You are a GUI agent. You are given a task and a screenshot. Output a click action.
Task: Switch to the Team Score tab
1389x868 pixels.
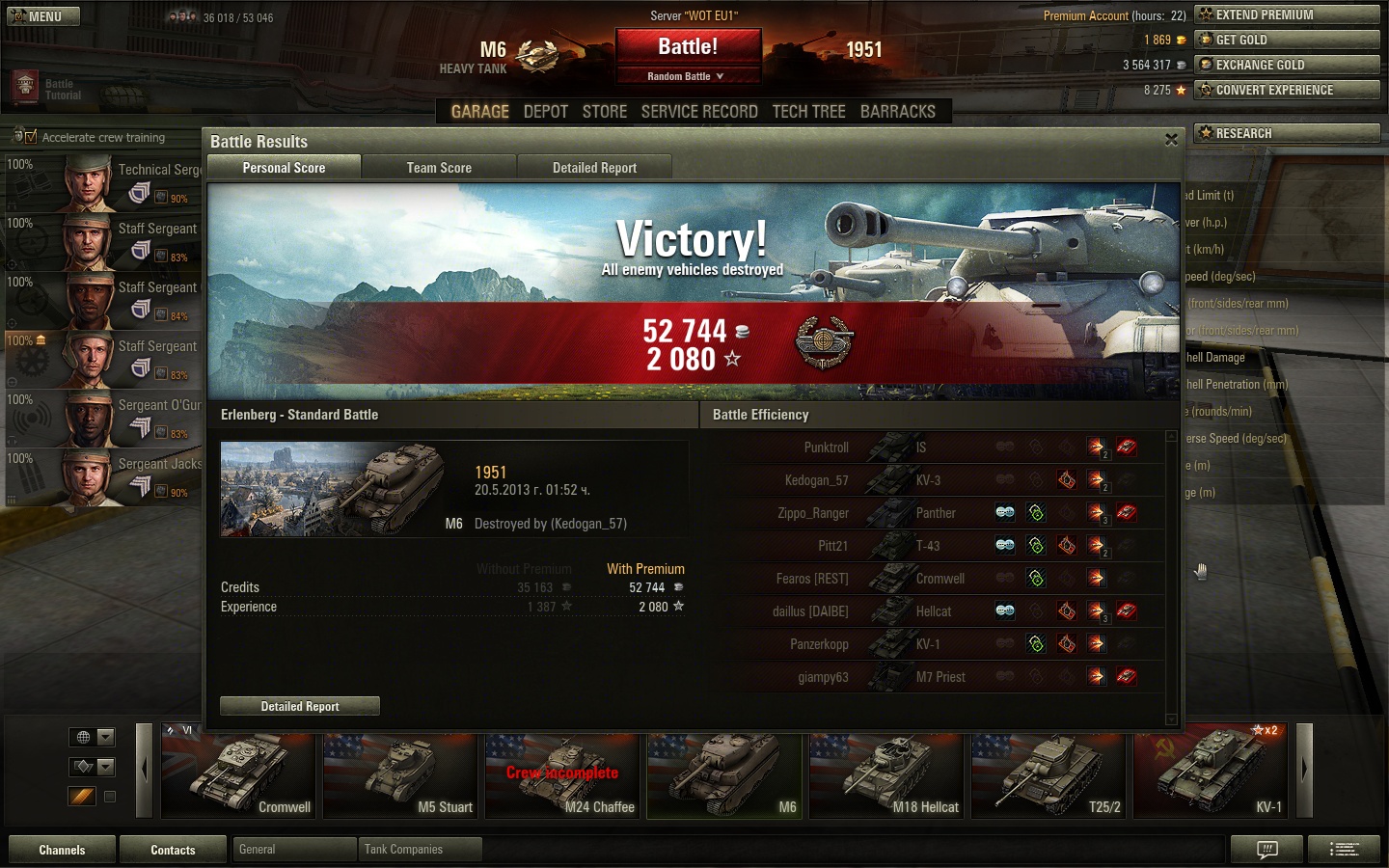(439, 168)
